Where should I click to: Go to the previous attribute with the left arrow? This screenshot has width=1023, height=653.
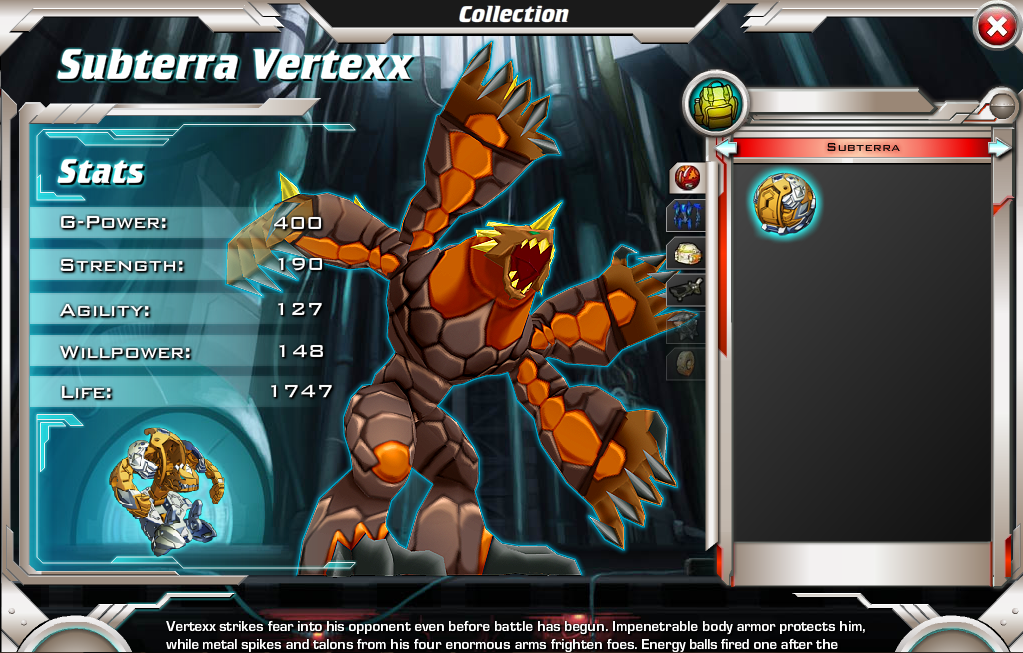pyautogui.click(x=727, y=148)
